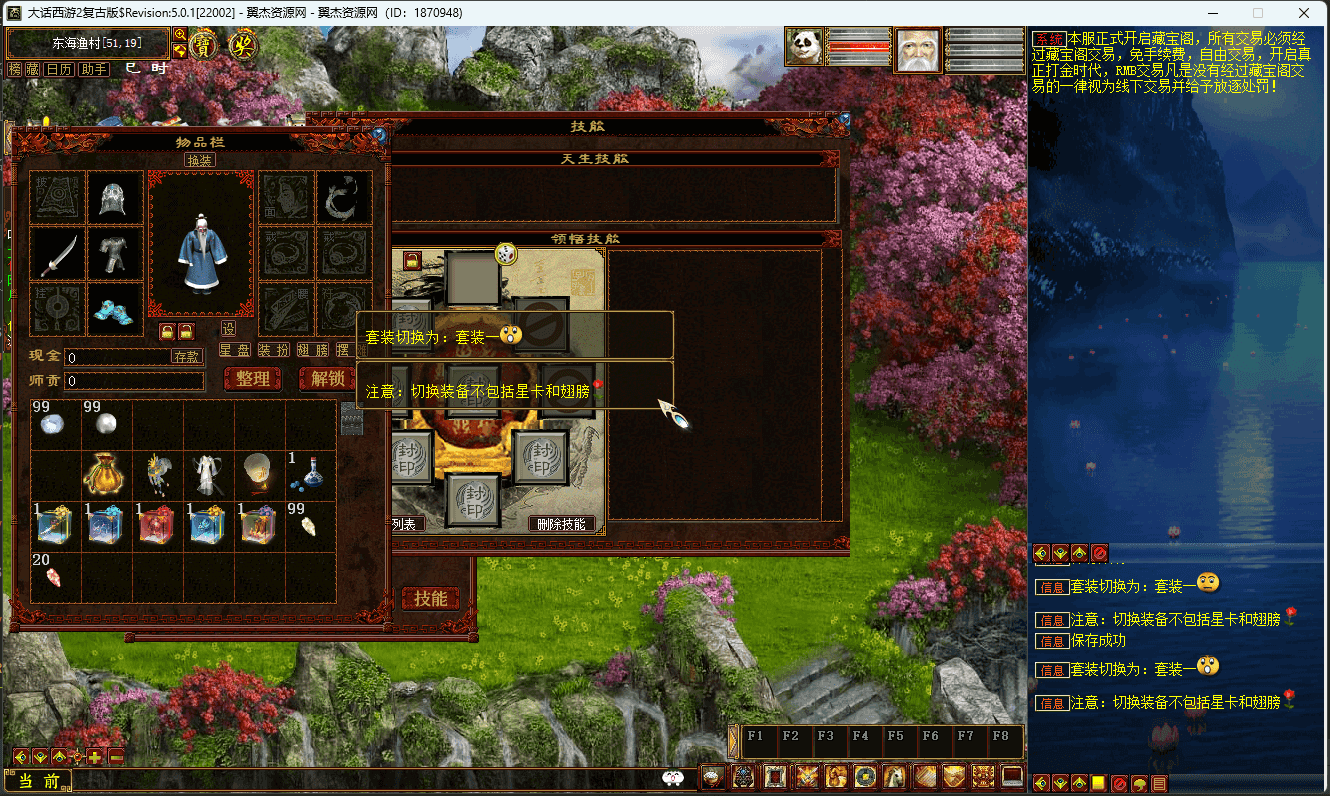Open the 日历 calendar button
This screenshot has height=796, width=1330.
59,69
